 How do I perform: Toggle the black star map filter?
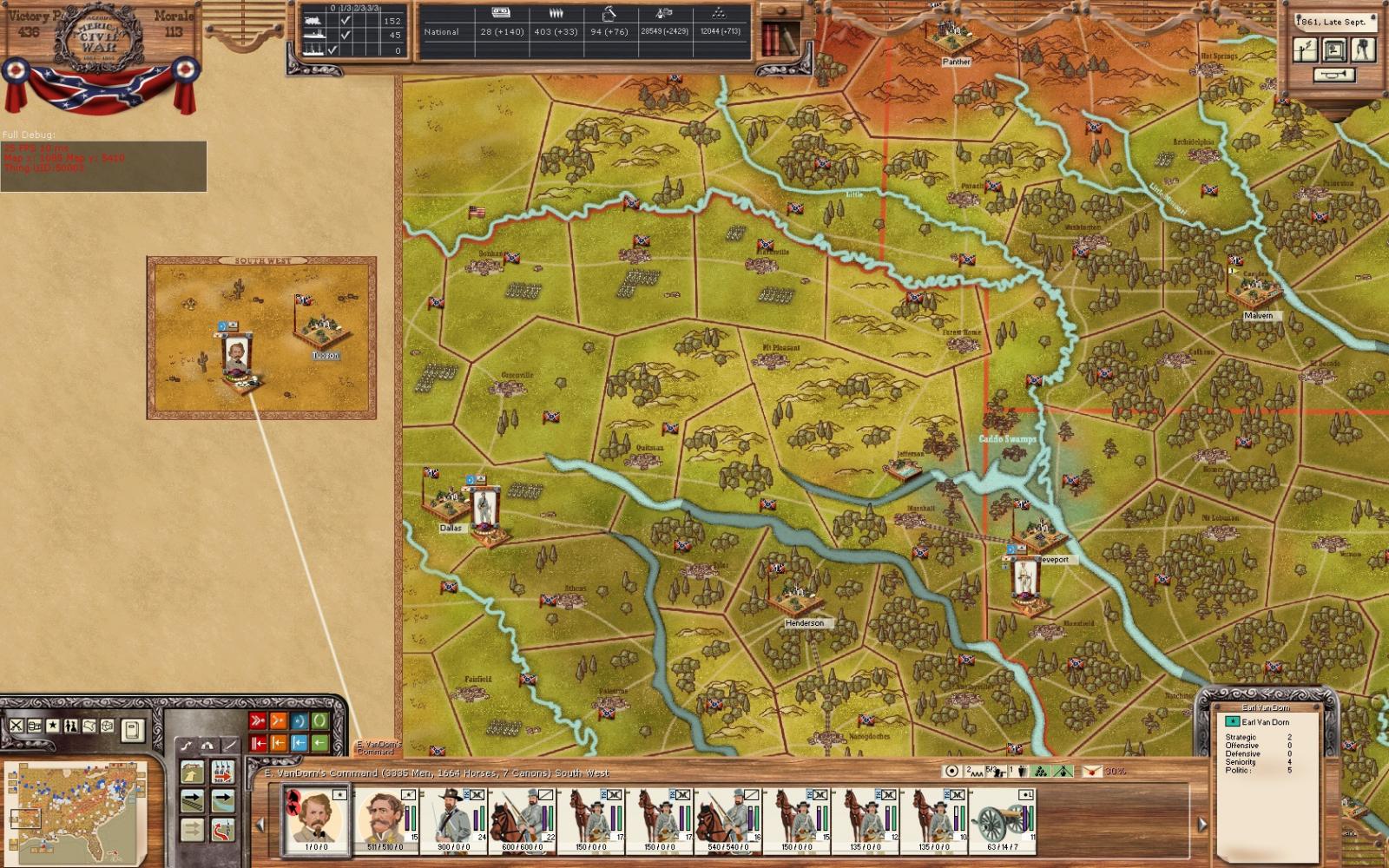53,726
